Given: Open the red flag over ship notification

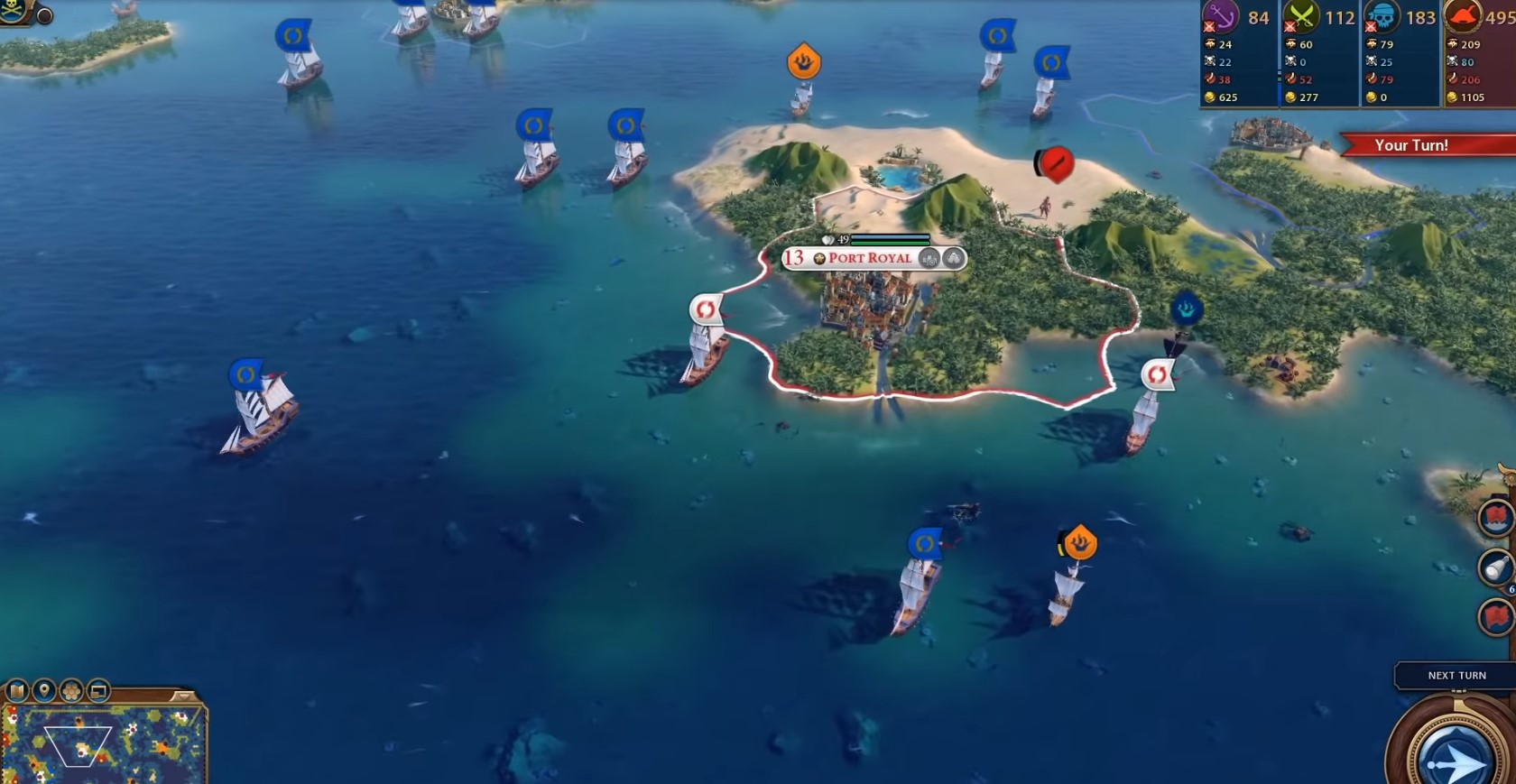Looking at the screenshot, I should click(1496, 518).
